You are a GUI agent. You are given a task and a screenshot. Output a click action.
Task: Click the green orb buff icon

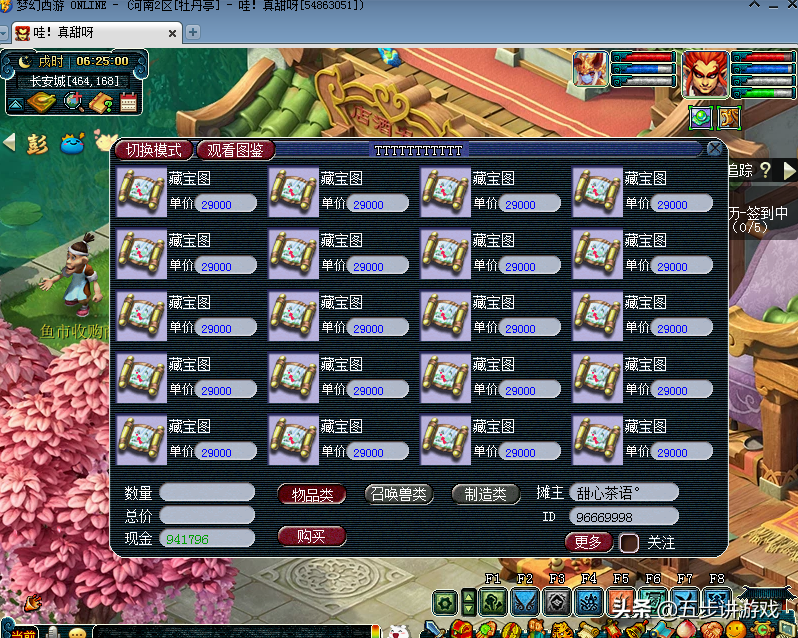point(700,117)
